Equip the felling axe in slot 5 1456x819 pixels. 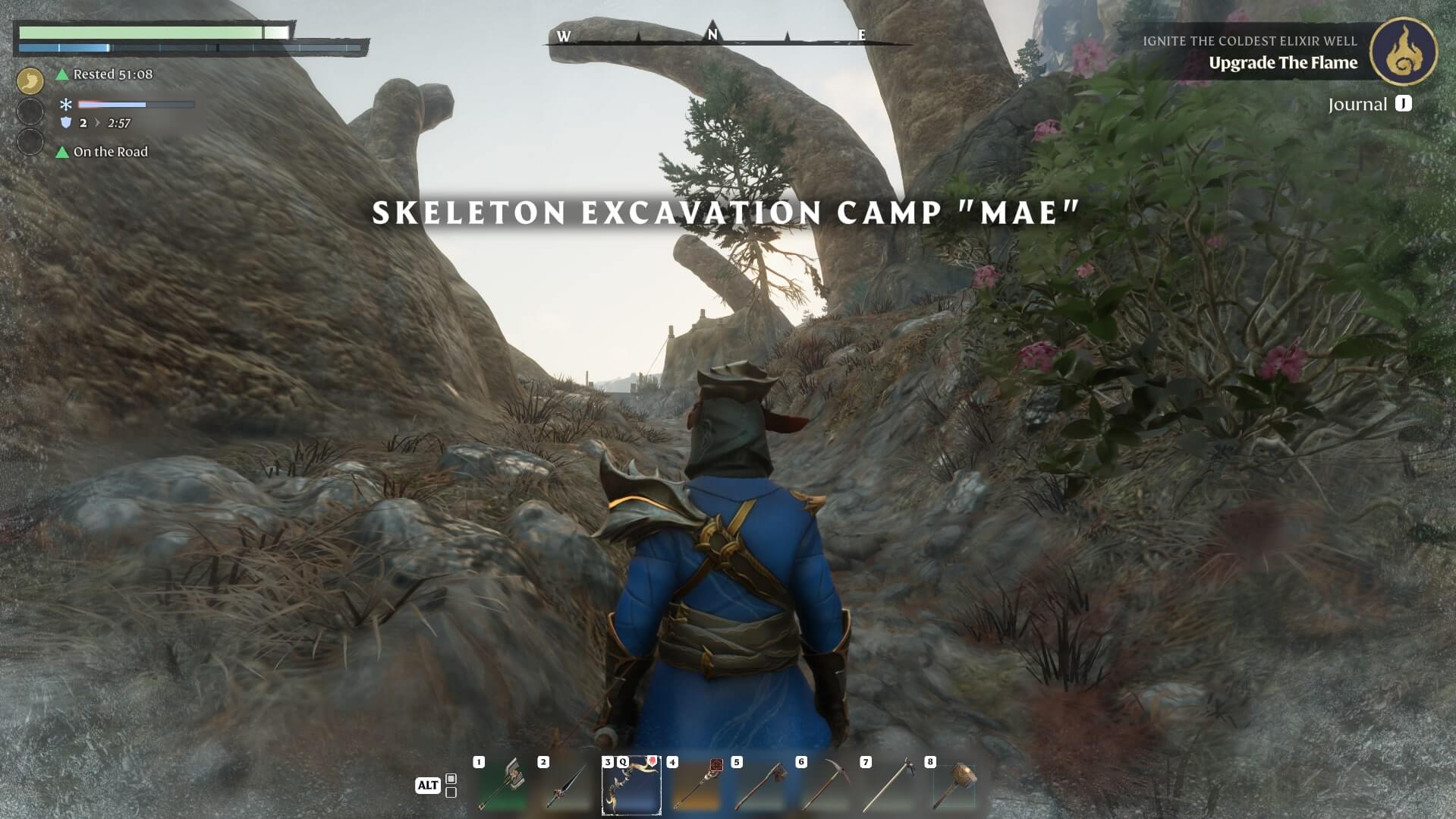click(x=760, y=786)
